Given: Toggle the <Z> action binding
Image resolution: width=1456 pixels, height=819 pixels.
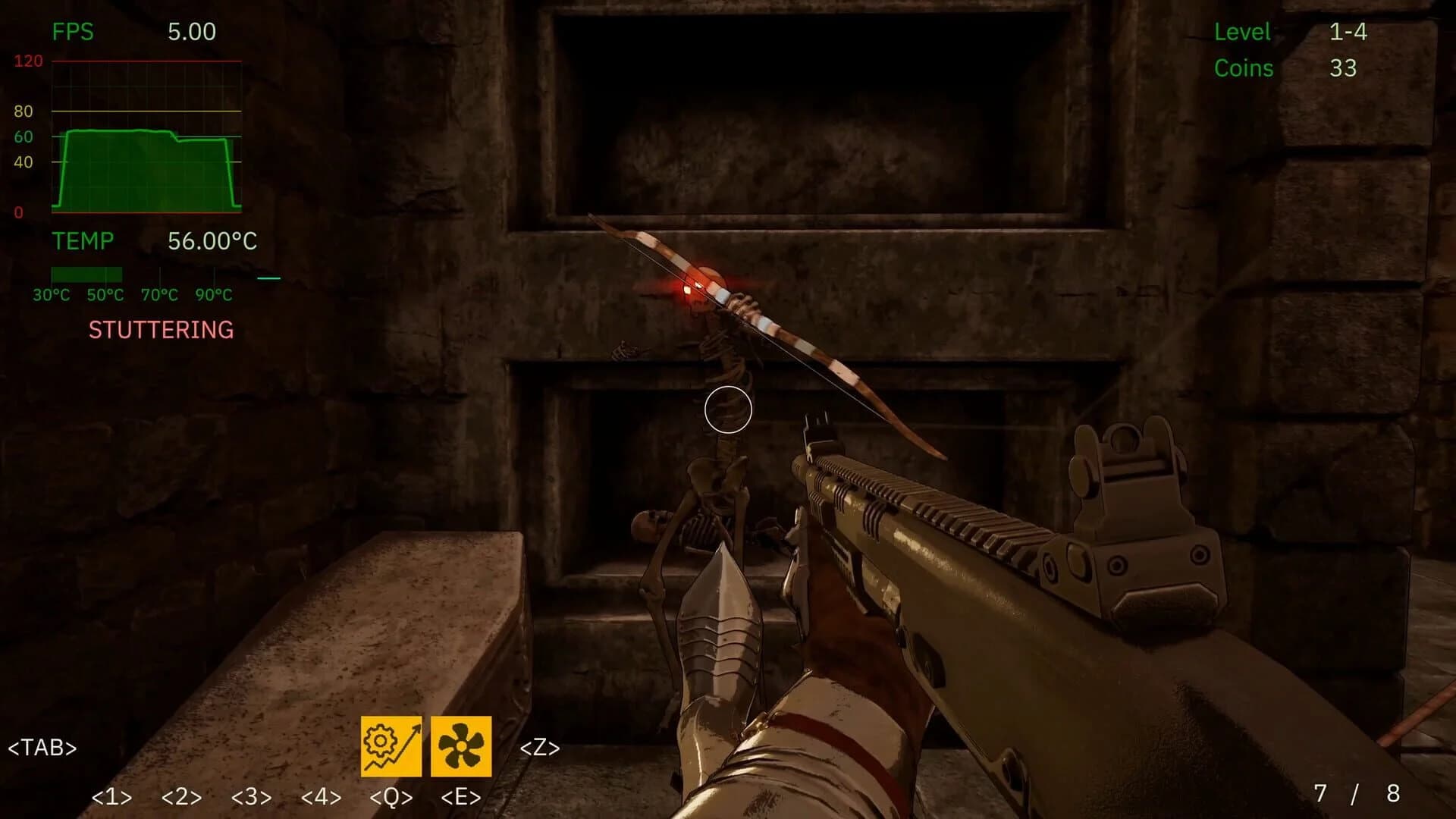Looking at the screenshot, I should pyautogui.click(x=540, y=748).
